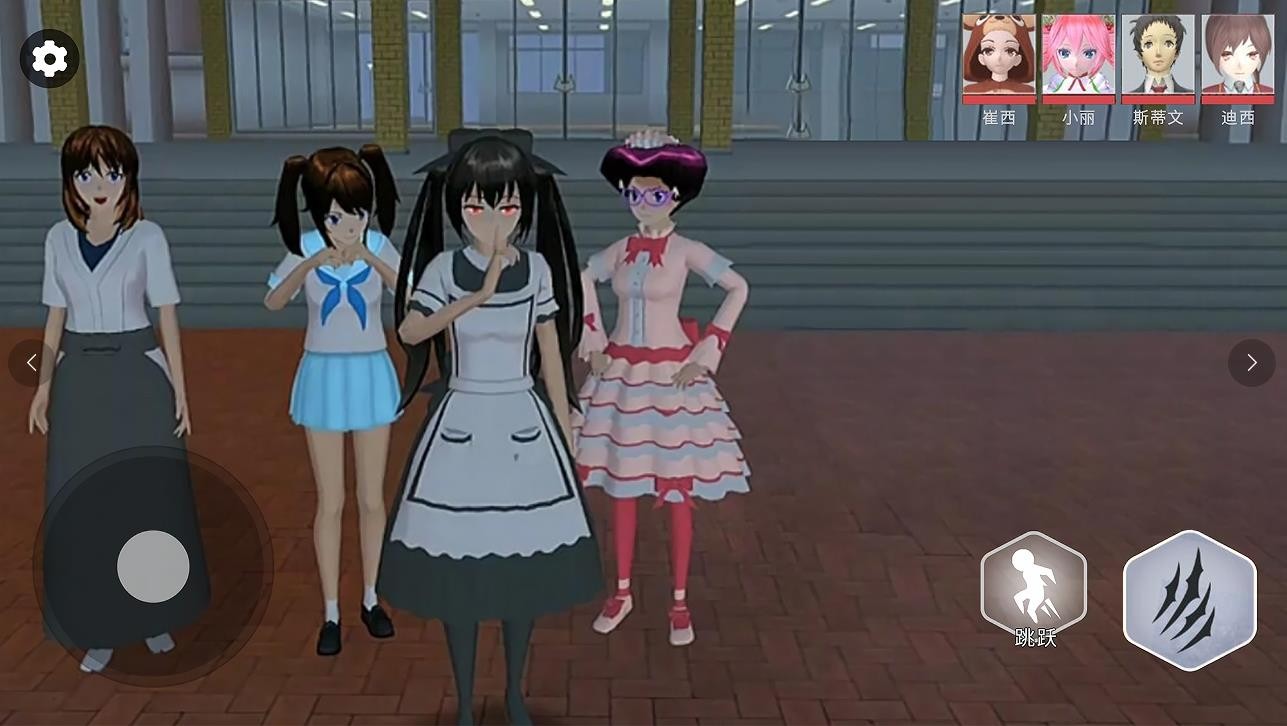Tap the 跳跃 text label below the jump icon
The image size is (1287, 726).
click(1034, 636)
